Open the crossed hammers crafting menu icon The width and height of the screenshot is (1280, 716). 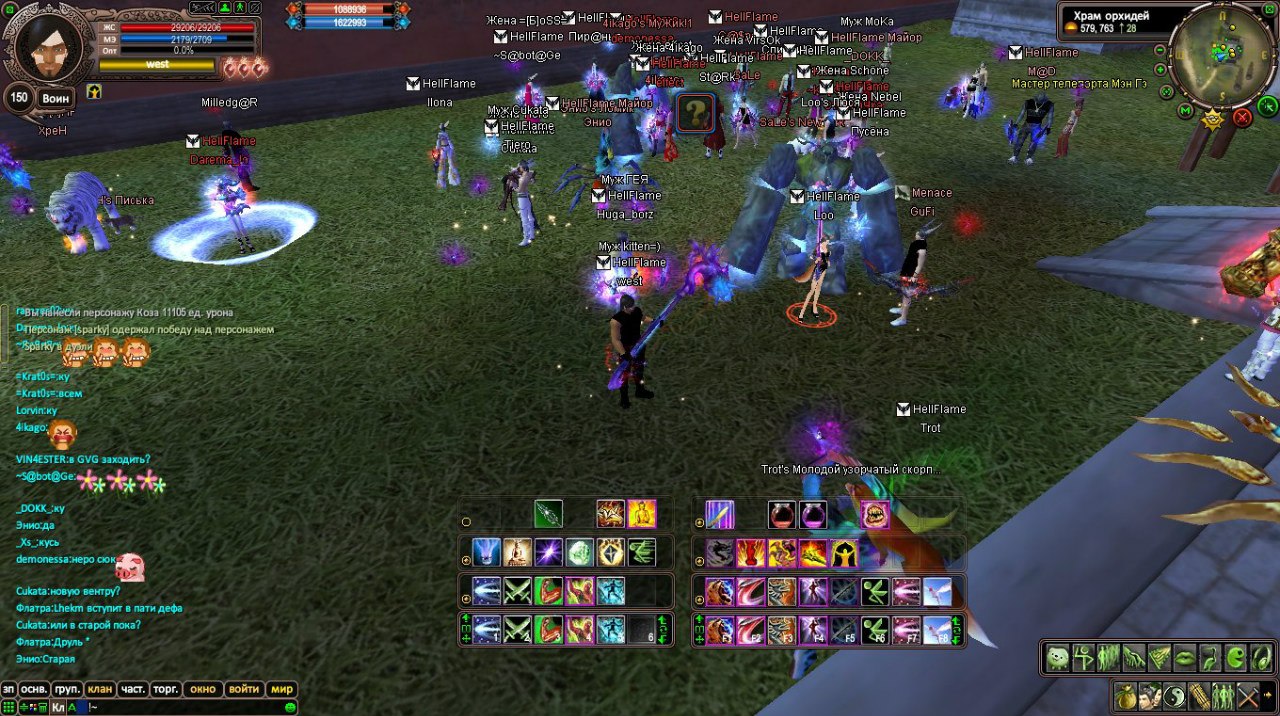point(1246,694)
